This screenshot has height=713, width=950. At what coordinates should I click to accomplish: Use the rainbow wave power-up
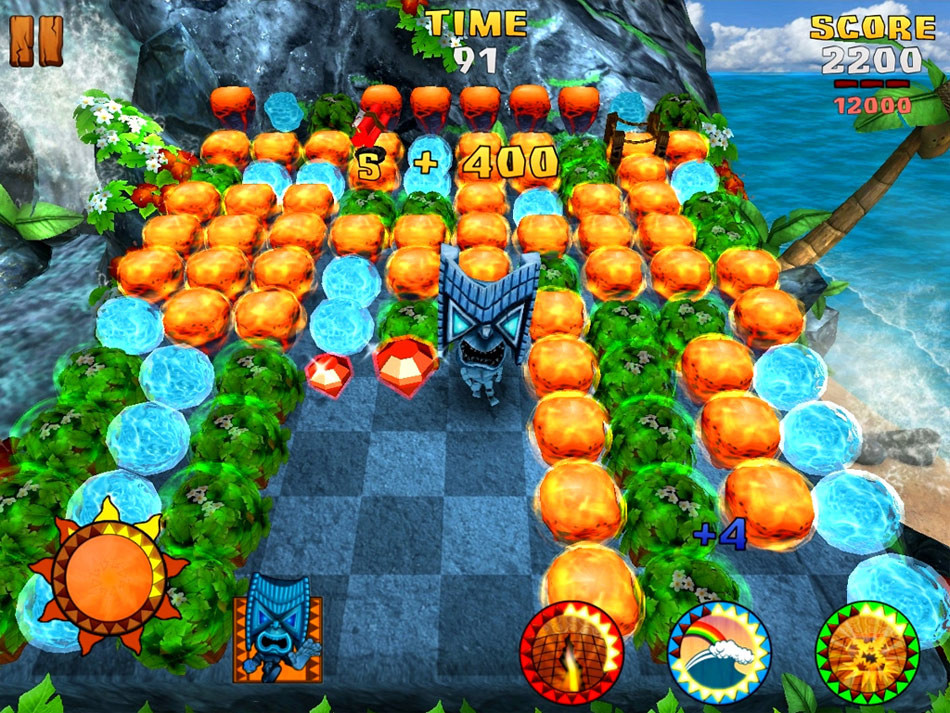(x=719, y=652)
